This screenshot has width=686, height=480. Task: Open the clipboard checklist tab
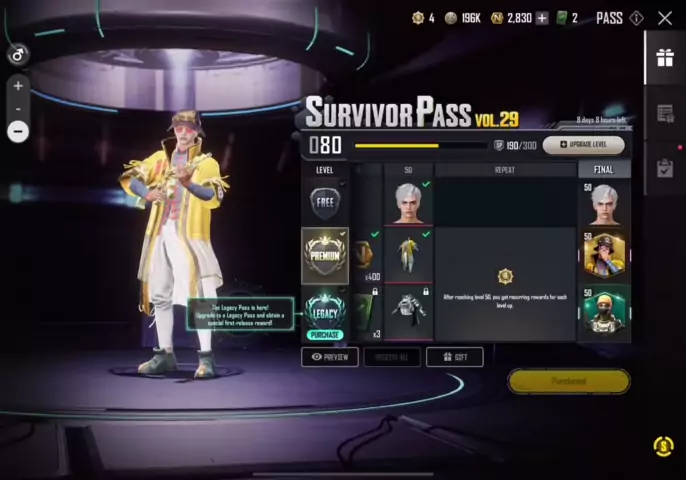tap(665, 168)
